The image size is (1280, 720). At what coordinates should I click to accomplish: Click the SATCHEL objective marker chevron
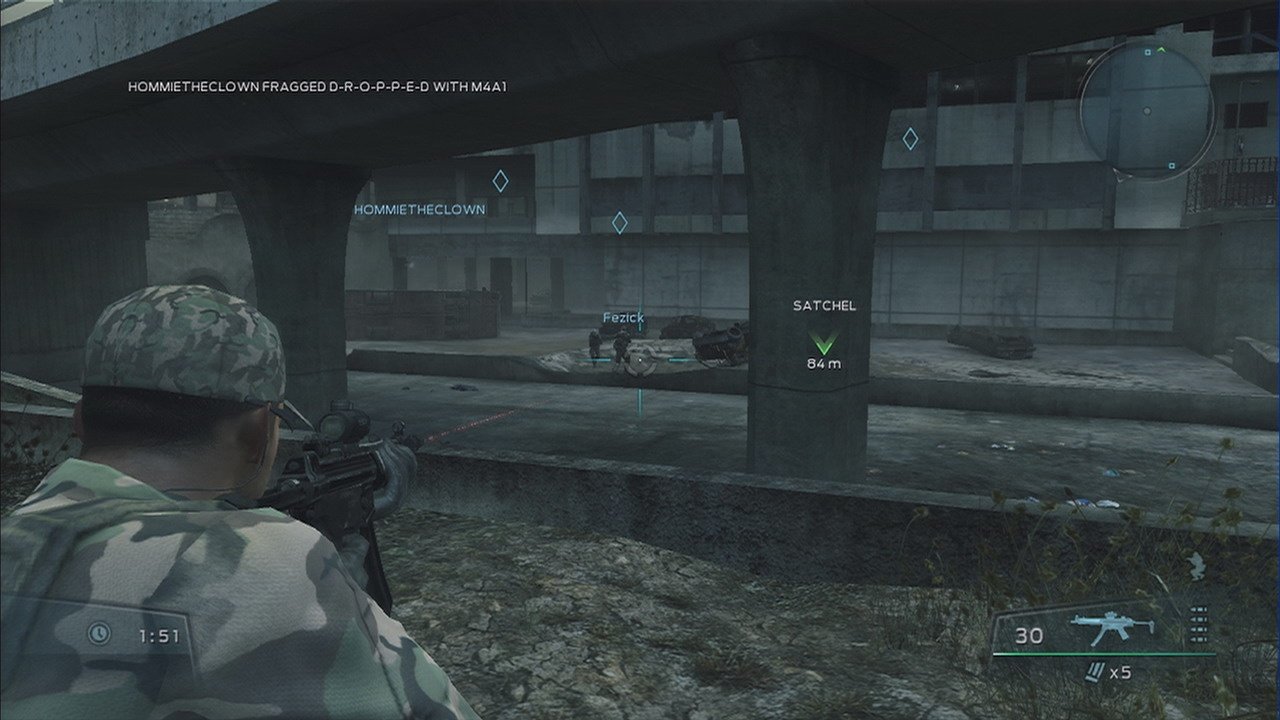pos(824,341)
